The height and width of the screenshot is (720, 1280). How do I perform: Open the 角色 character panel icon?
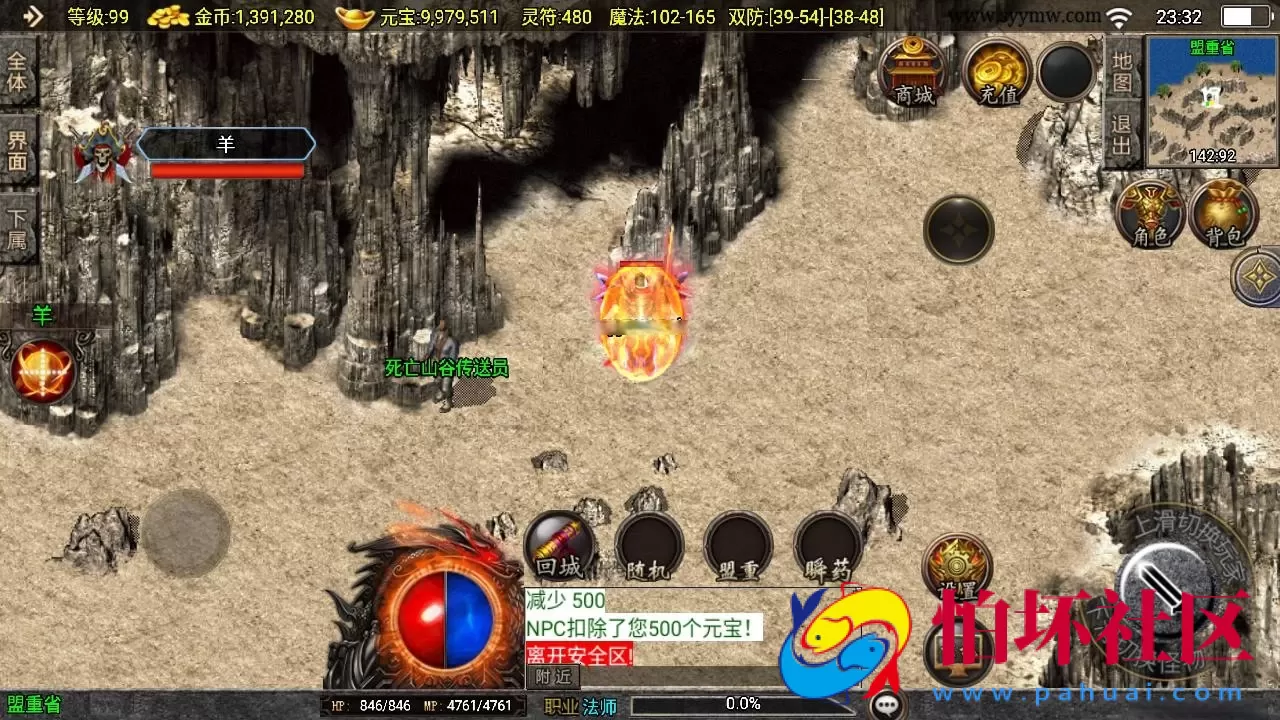tap(1150, 212)
